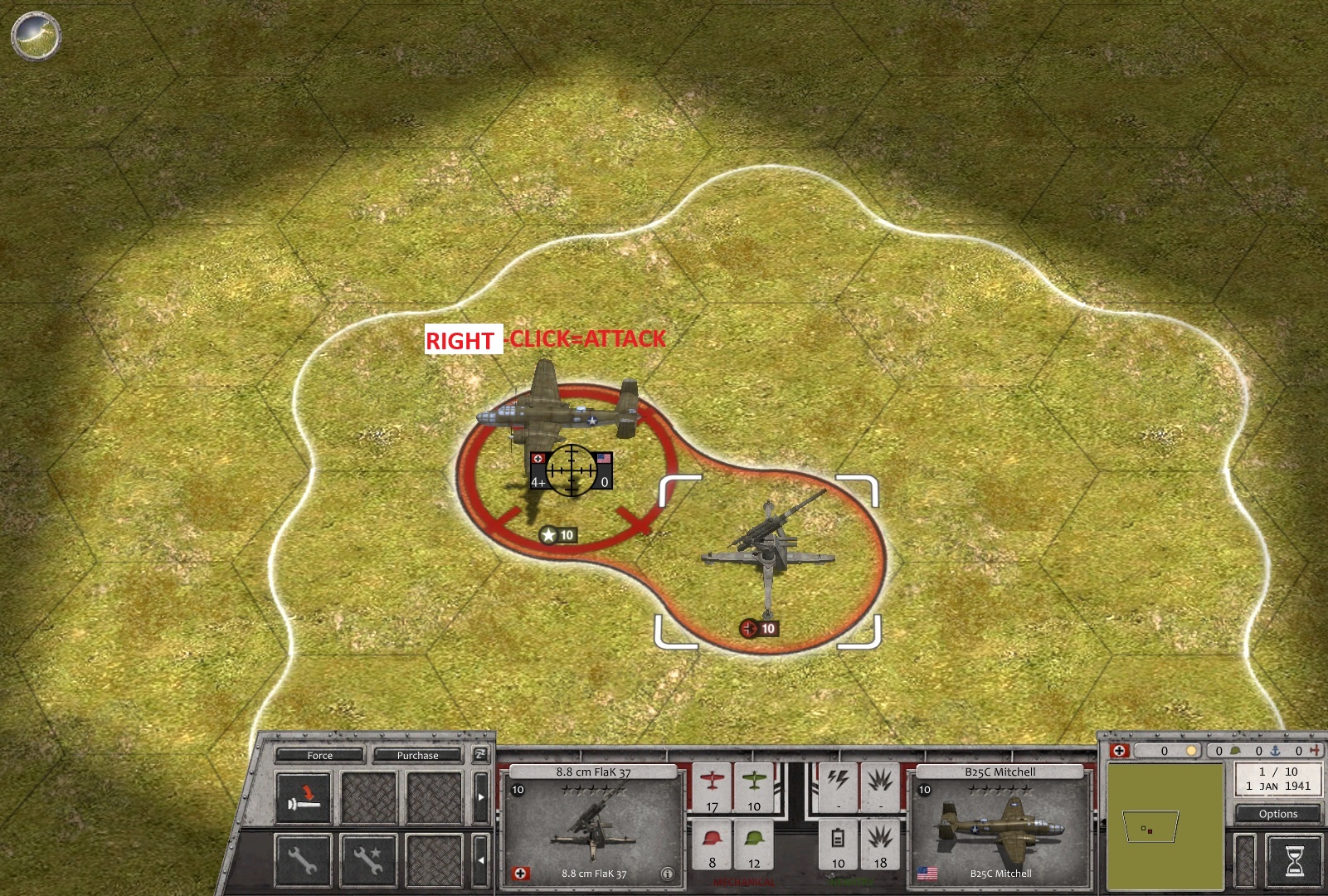Switch to the Force tab
Screen dimensions: 1328x896
click(x=320, y=756)
